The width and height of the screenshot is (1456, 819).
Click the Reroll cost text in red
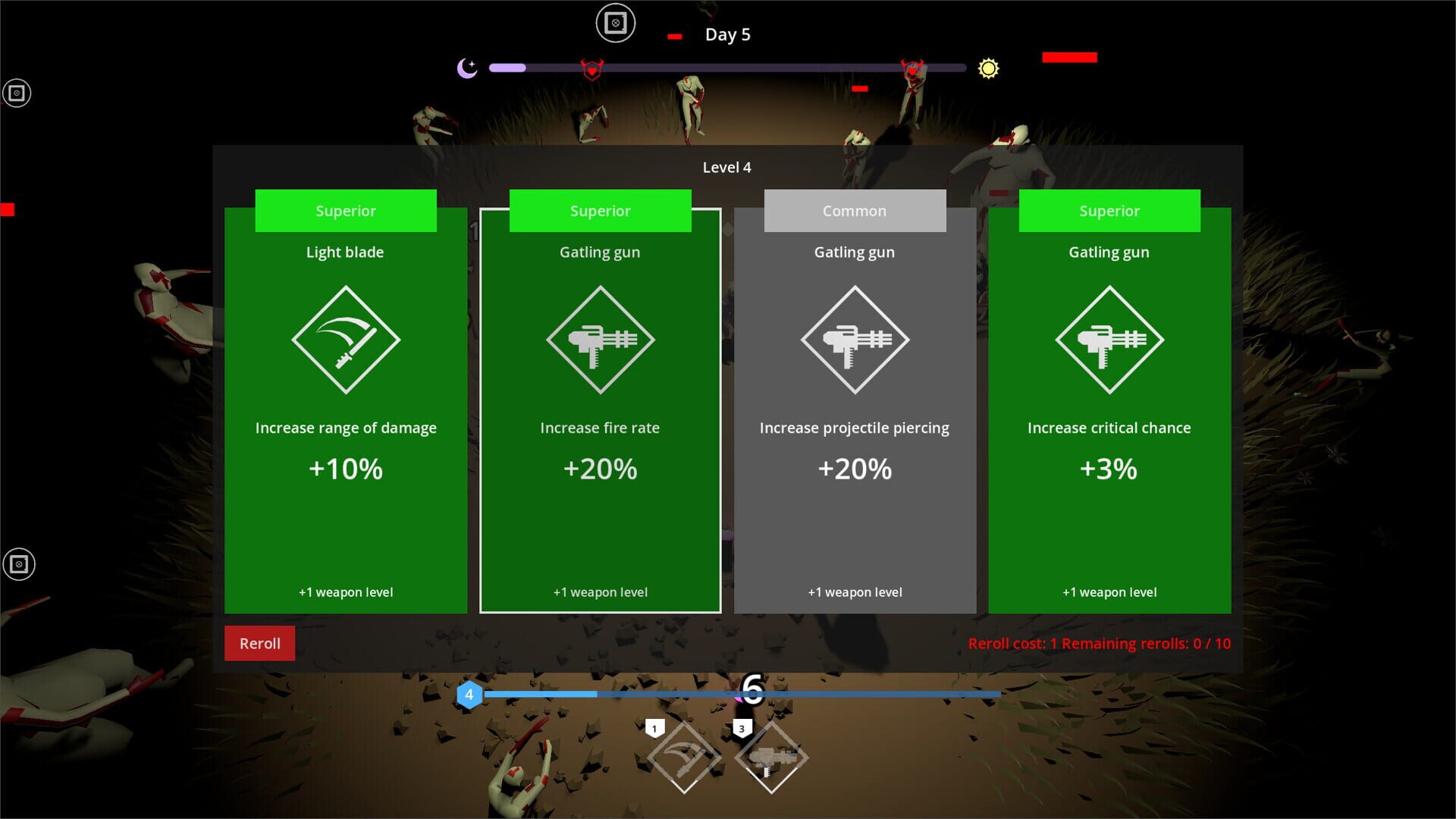click(x=1100, y=643)
